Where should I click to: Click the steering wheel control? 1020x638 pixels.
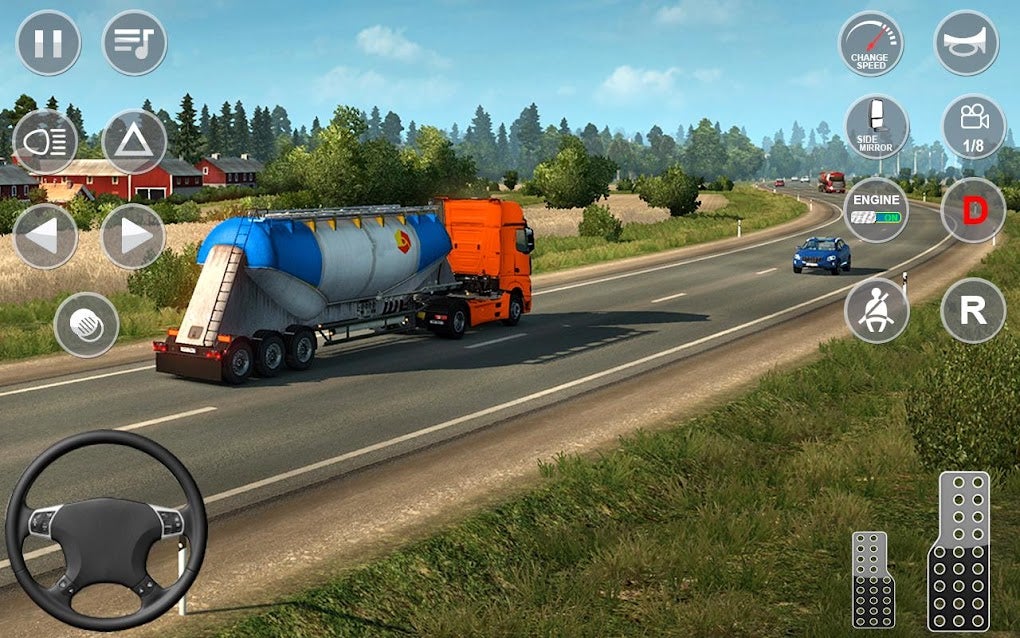click(106, 530)
